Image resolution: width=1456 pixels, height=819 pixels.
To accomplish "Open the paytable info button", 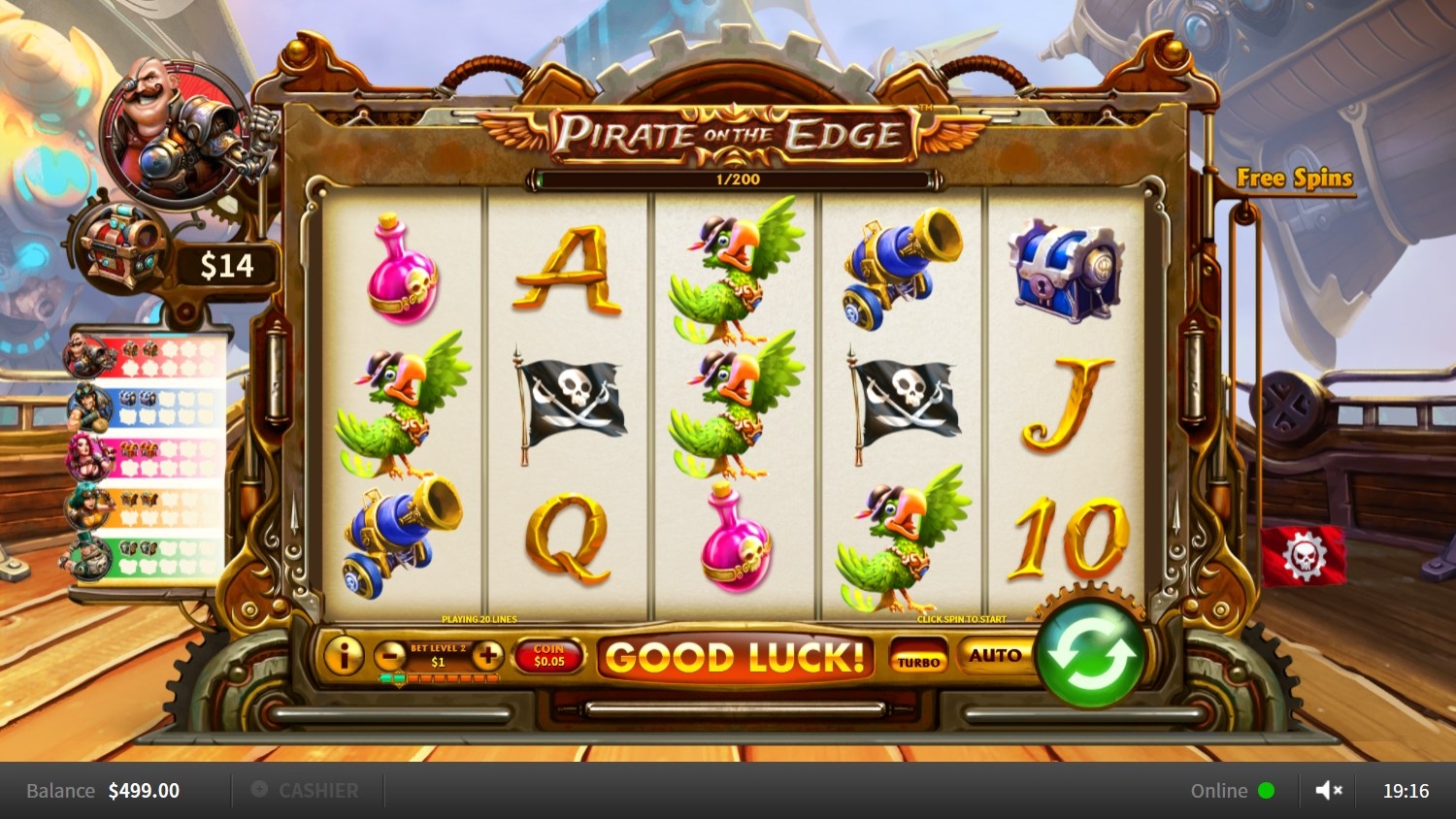I will click(x=343, y=657).
